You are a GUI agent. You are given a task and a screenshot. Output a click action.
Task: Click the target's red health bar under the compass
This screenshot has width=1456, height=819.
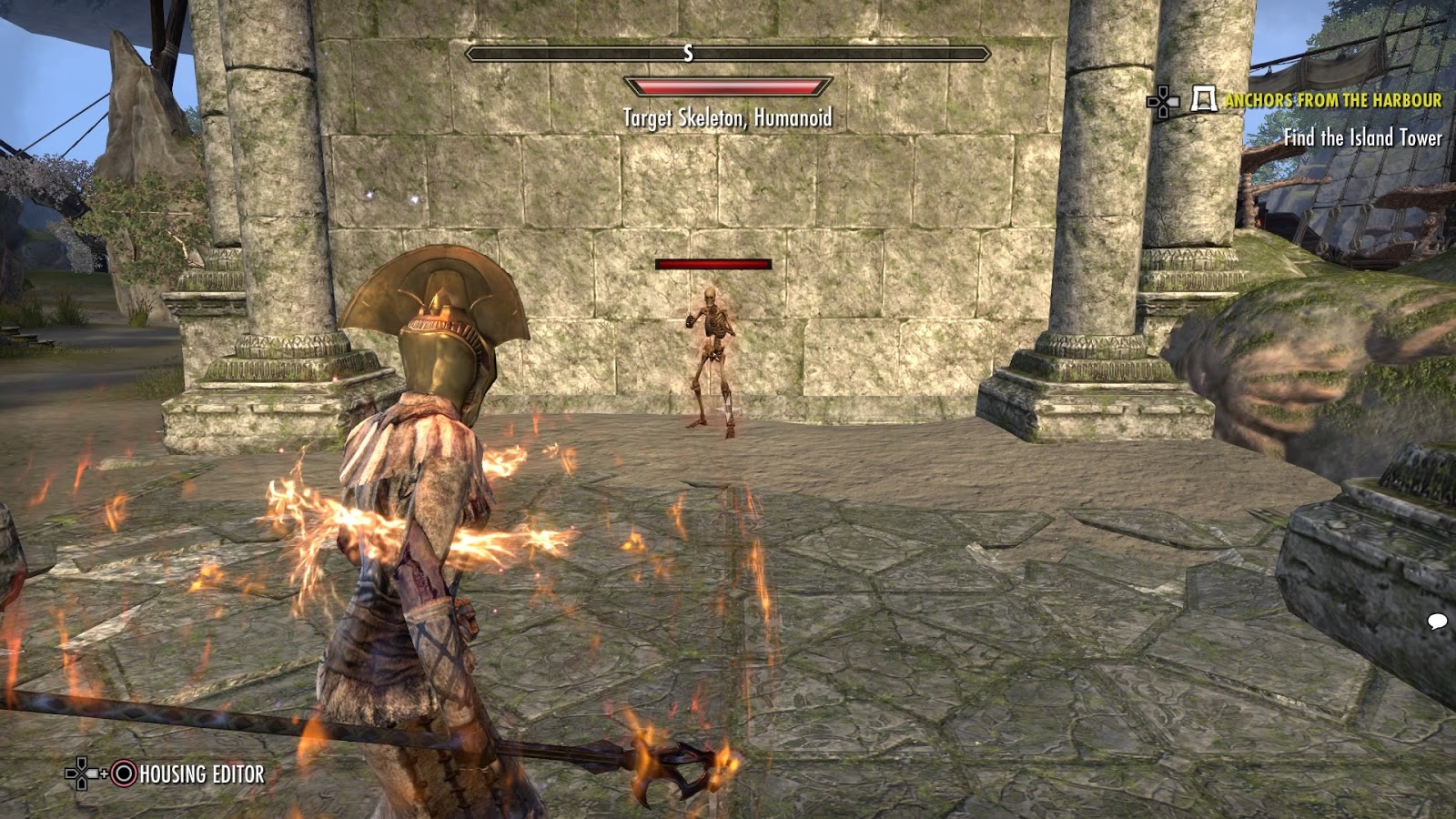coord(725,86)
